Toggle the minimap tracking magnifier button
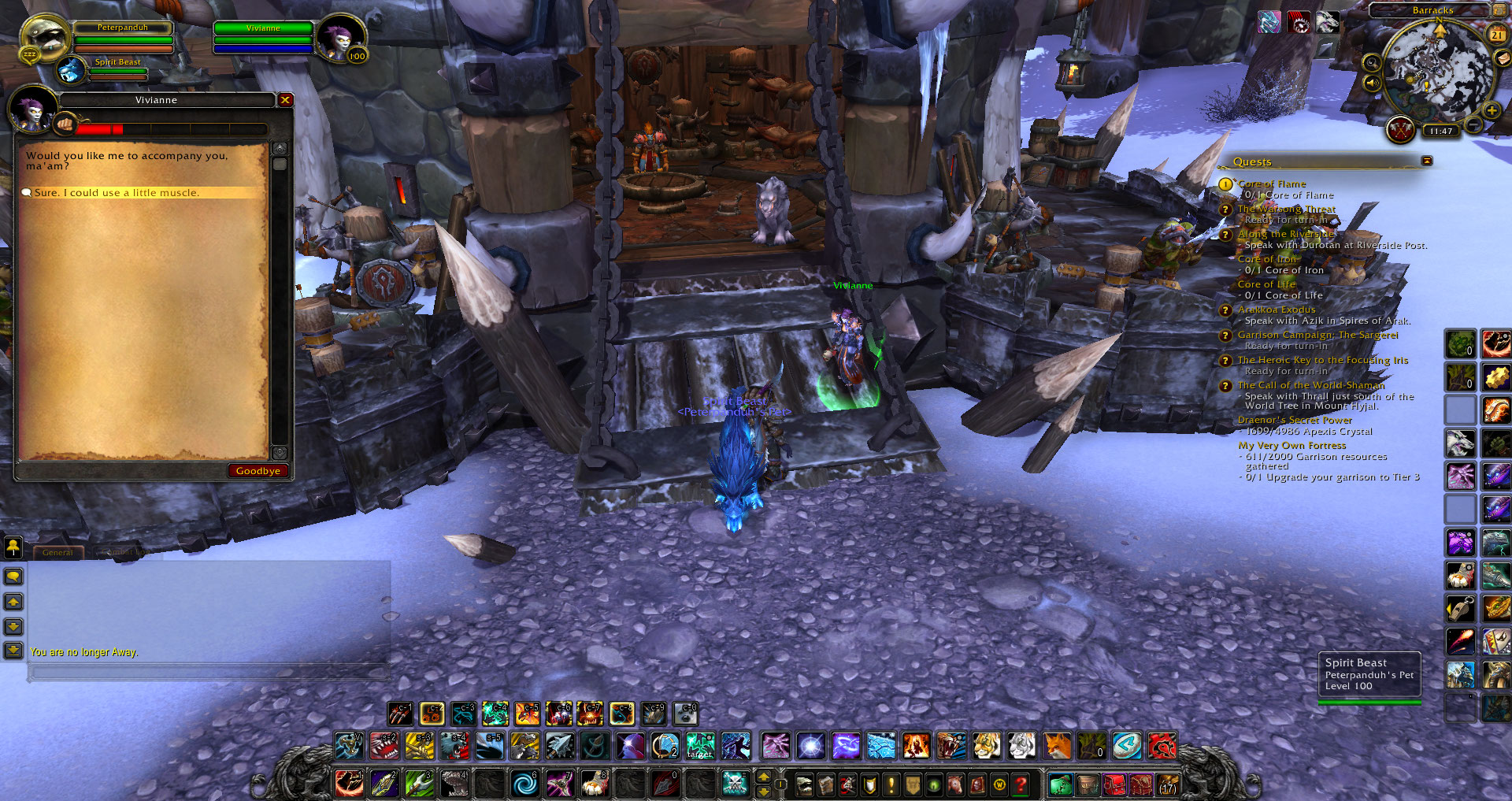1512x801 pixels. click(1371, 62)
